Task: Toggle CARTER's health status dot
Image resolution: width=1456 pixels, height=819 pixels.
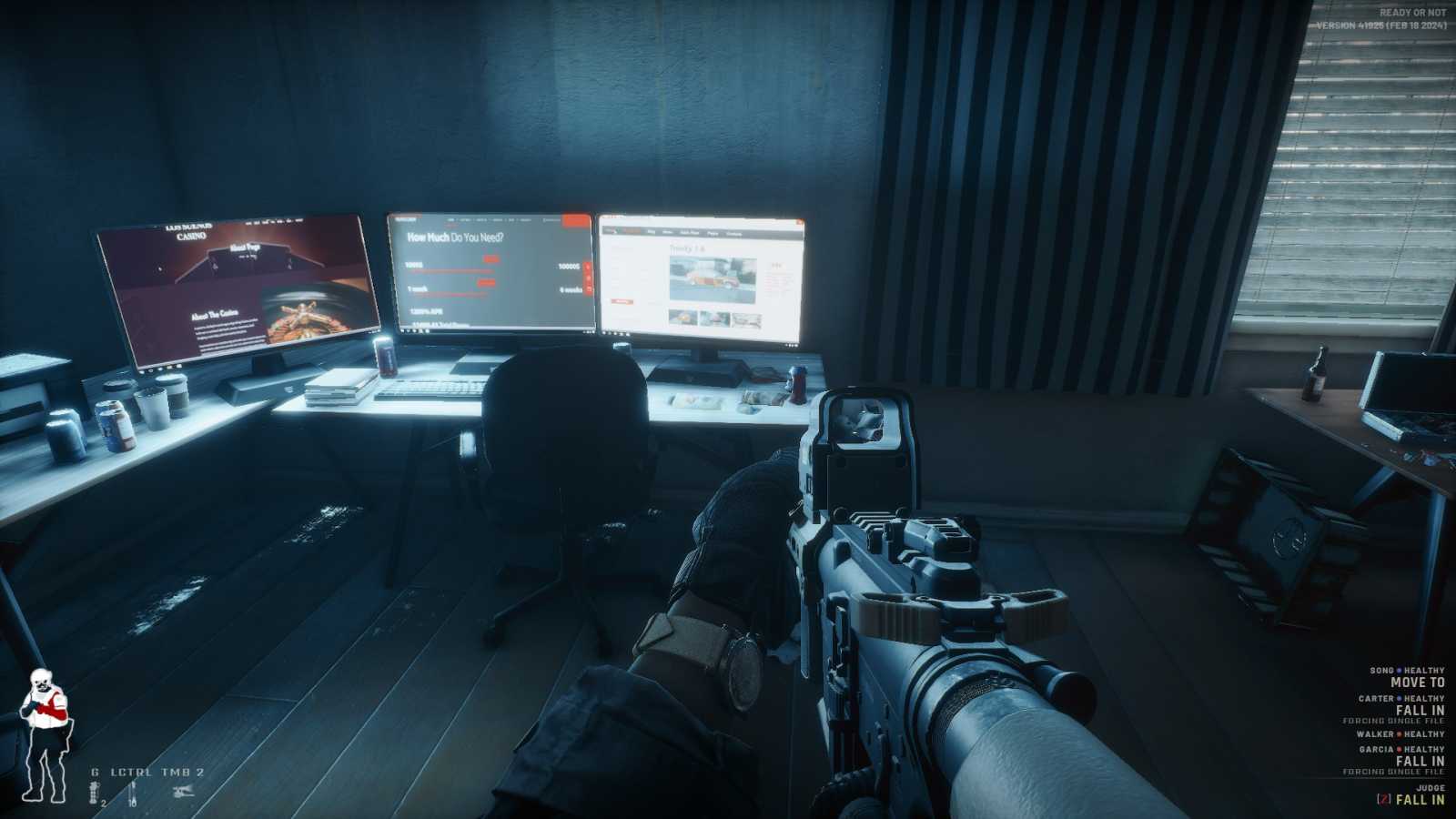Action: pyautogui.click(x=1400, y=698)
